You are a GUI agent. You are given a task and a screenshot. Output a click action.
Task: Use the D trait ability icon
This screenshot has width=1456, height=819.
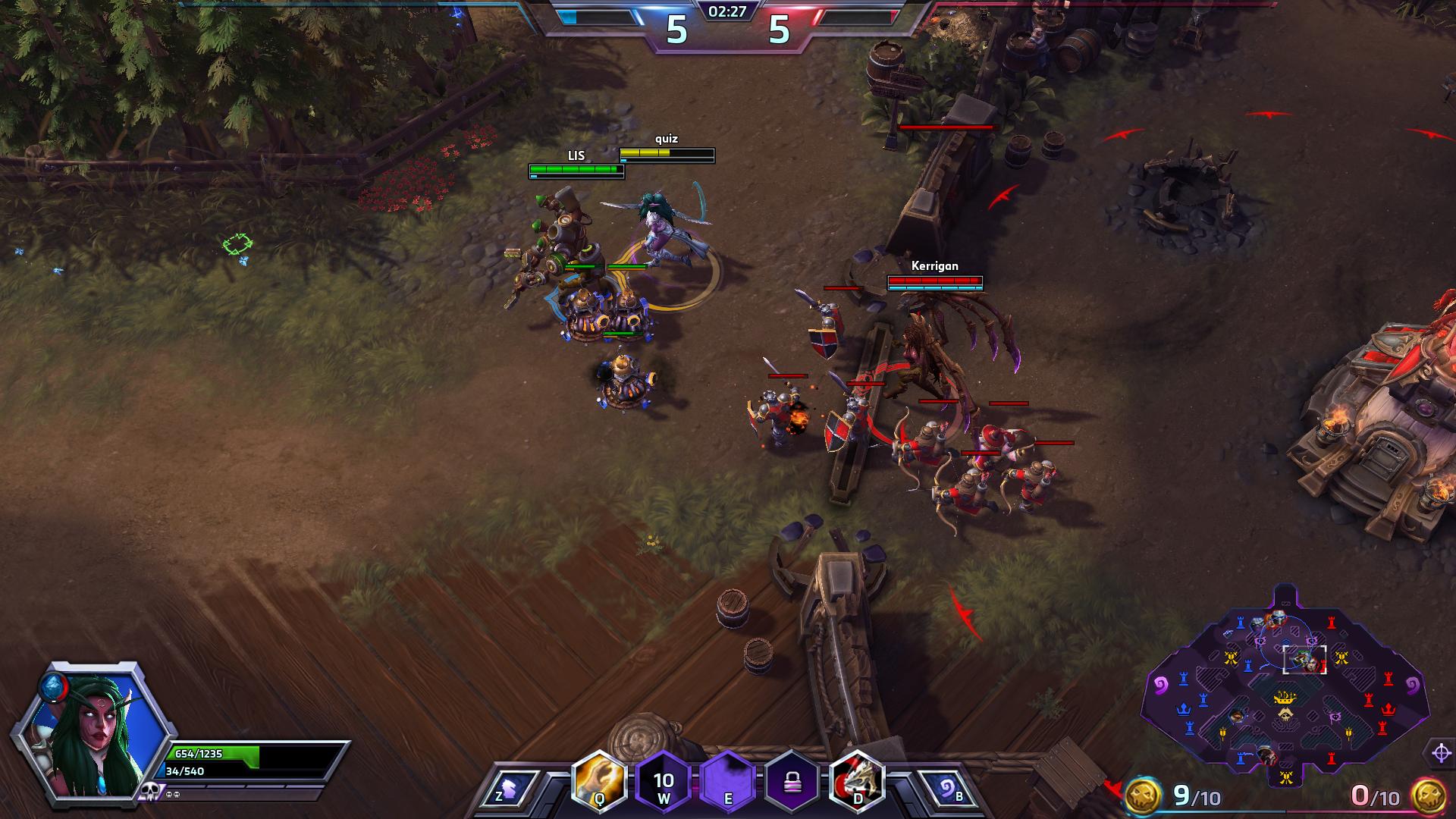(x=857, y=782)
